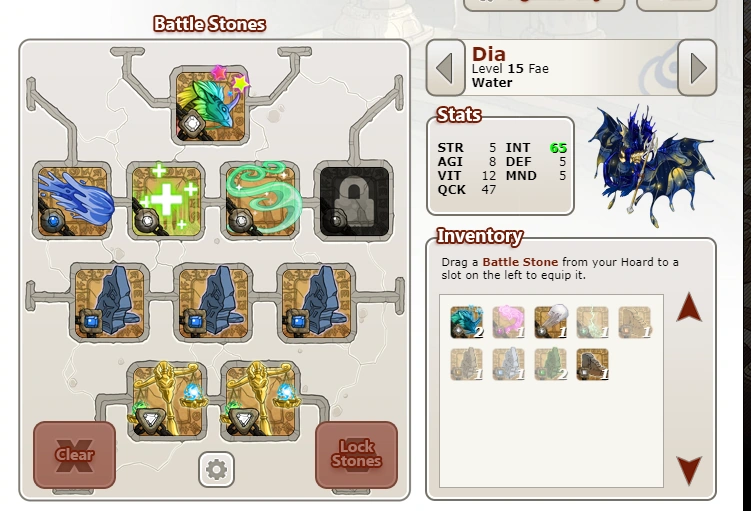Viewport: 751px width, 511px height.
Task: Click the inventory down arrow
Action: point(689,470)
